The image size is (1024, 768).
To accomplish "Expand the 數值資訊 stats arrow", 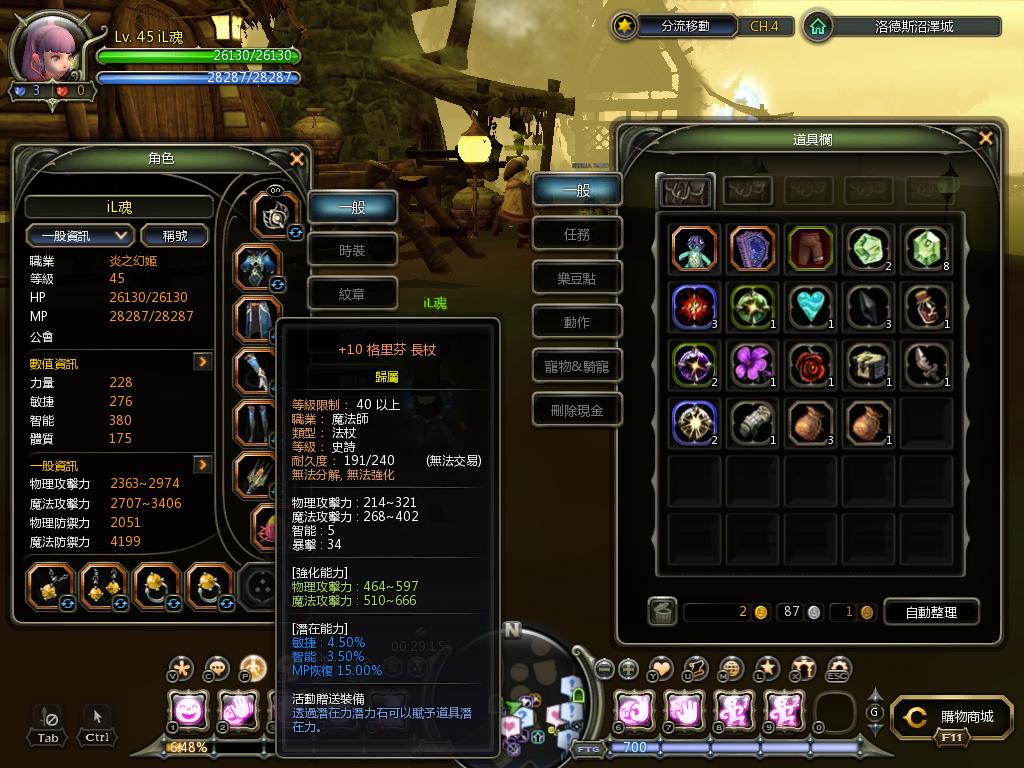I will point(203,362).
